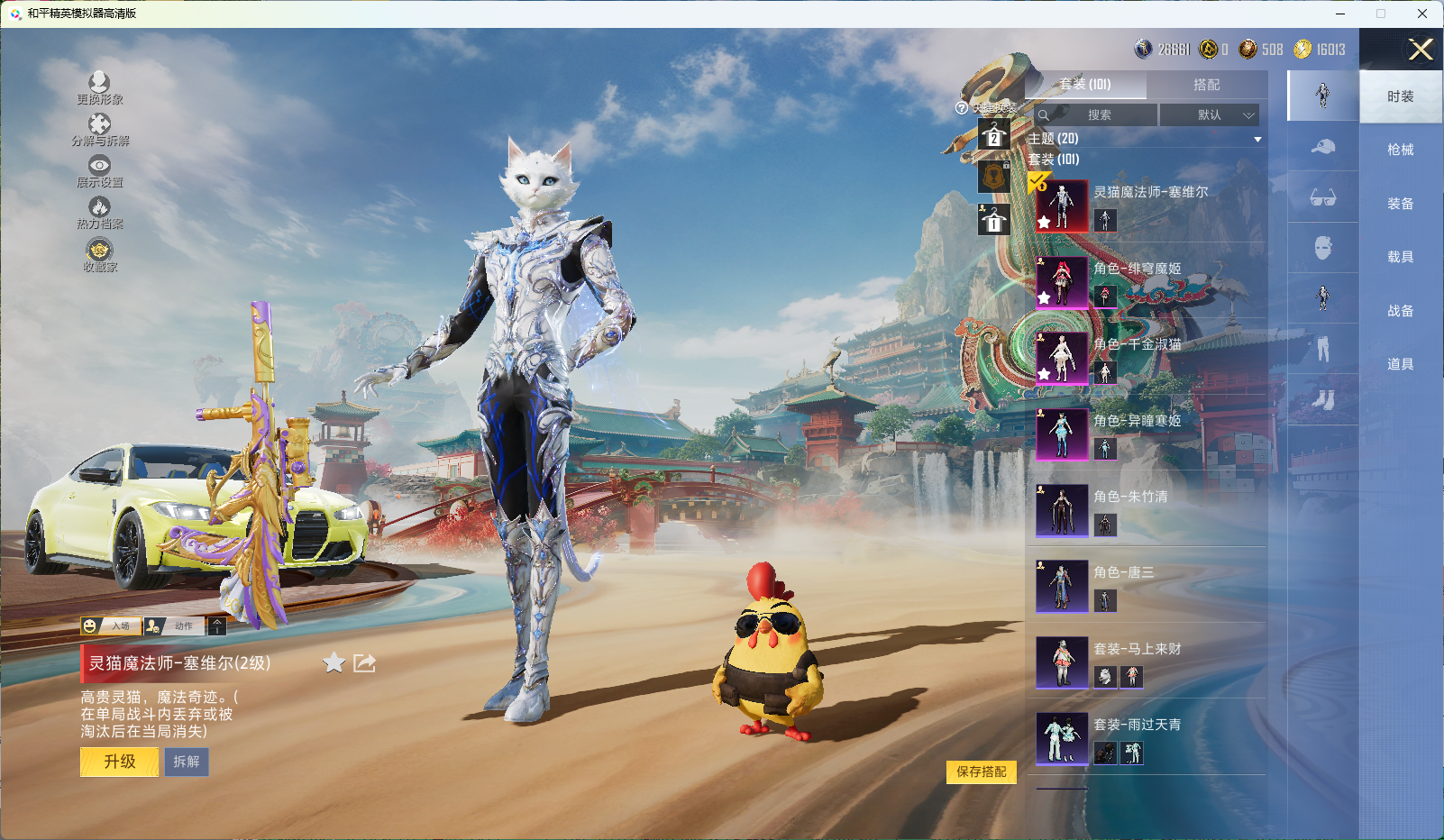Switch to the 搭配 tab
This screenshot has height=840, width=1444.
pyautogui.click(x=1206, y=85)
